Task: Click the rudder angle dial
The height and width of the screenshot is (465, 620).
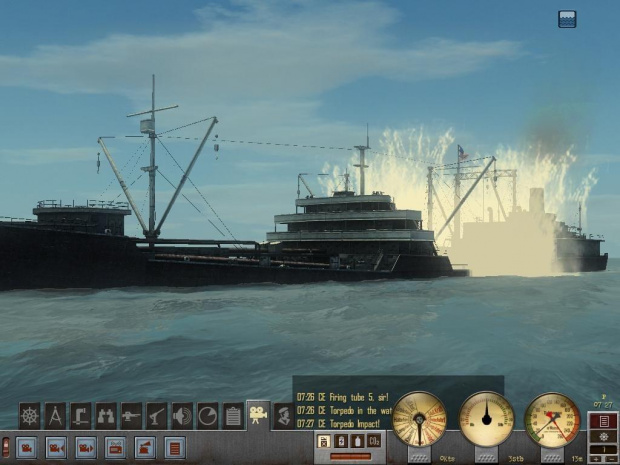Action: coord(486,418)
